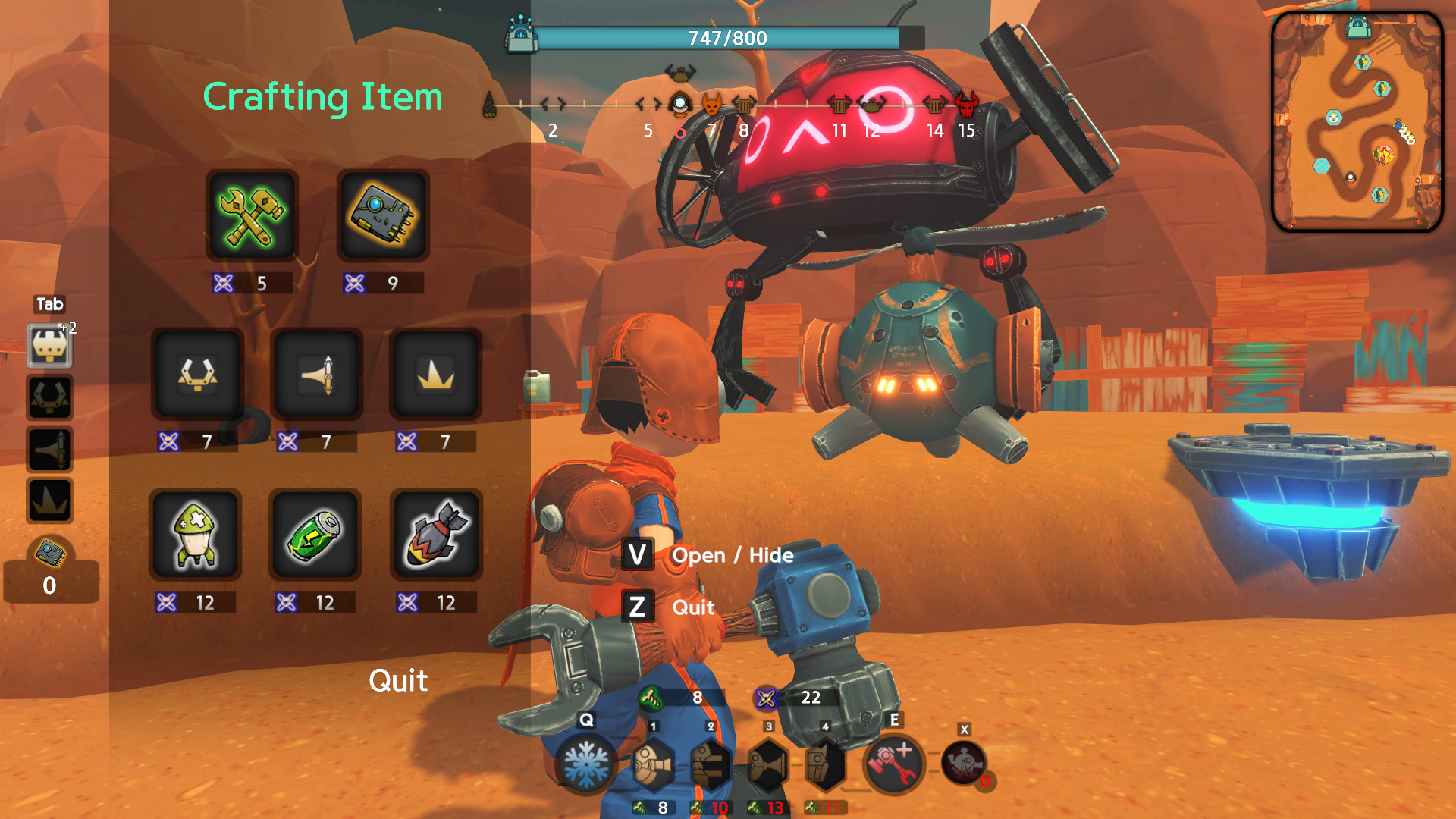
Task: Select the highlighted turret head equipment slot
Action: [49, 346]
